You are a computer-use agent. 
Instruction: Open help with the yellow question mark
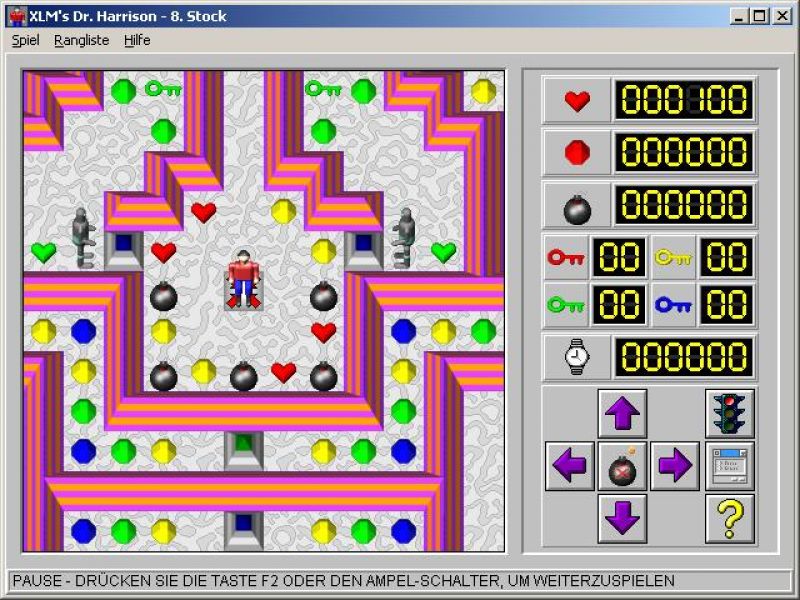[730, 518]
